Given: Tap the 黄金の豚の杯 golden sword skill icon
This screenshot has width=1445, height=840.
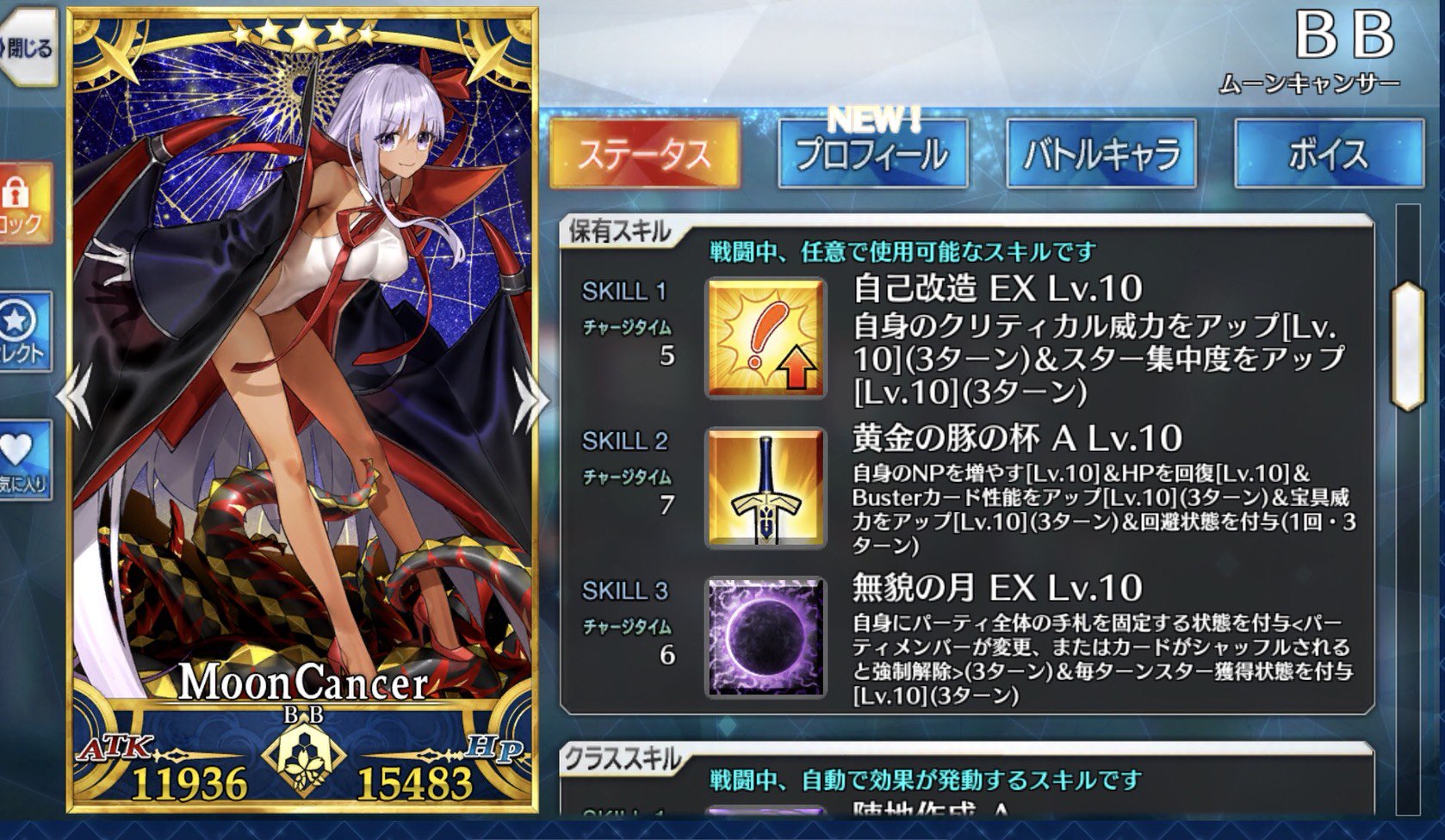Looking at the screenshot, I should click(x=764, y=486).
